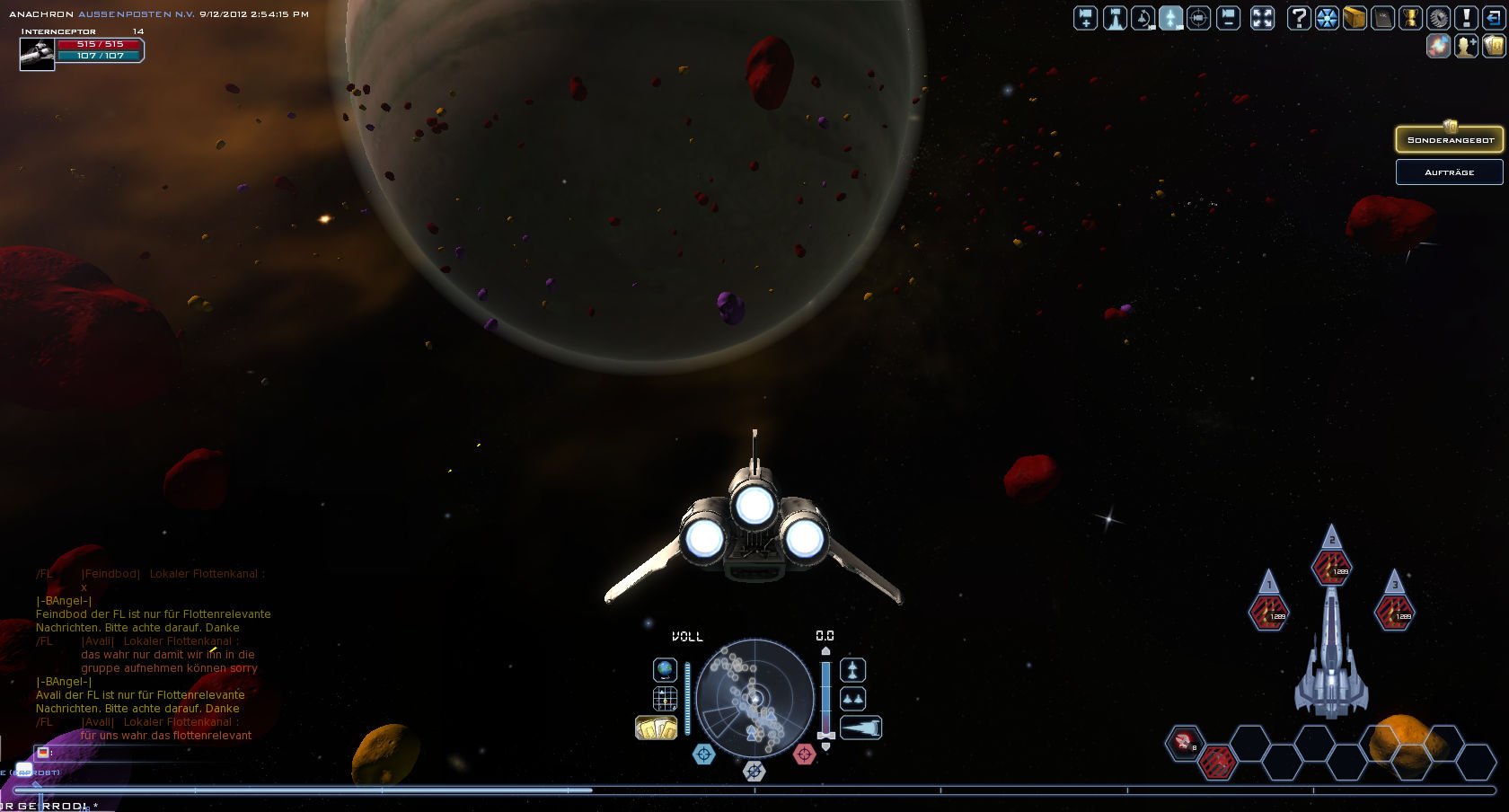Click the circular radar minimap

tap(754, 697)
